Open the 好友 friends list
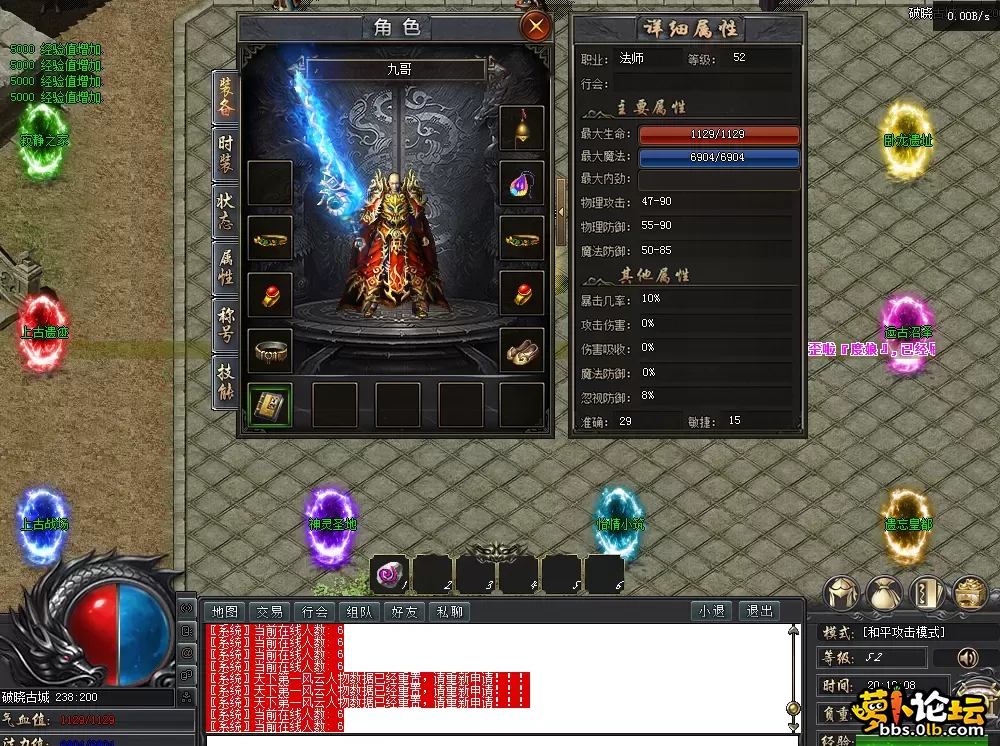This screenshot has height=746, width=1000. [404, 611]
